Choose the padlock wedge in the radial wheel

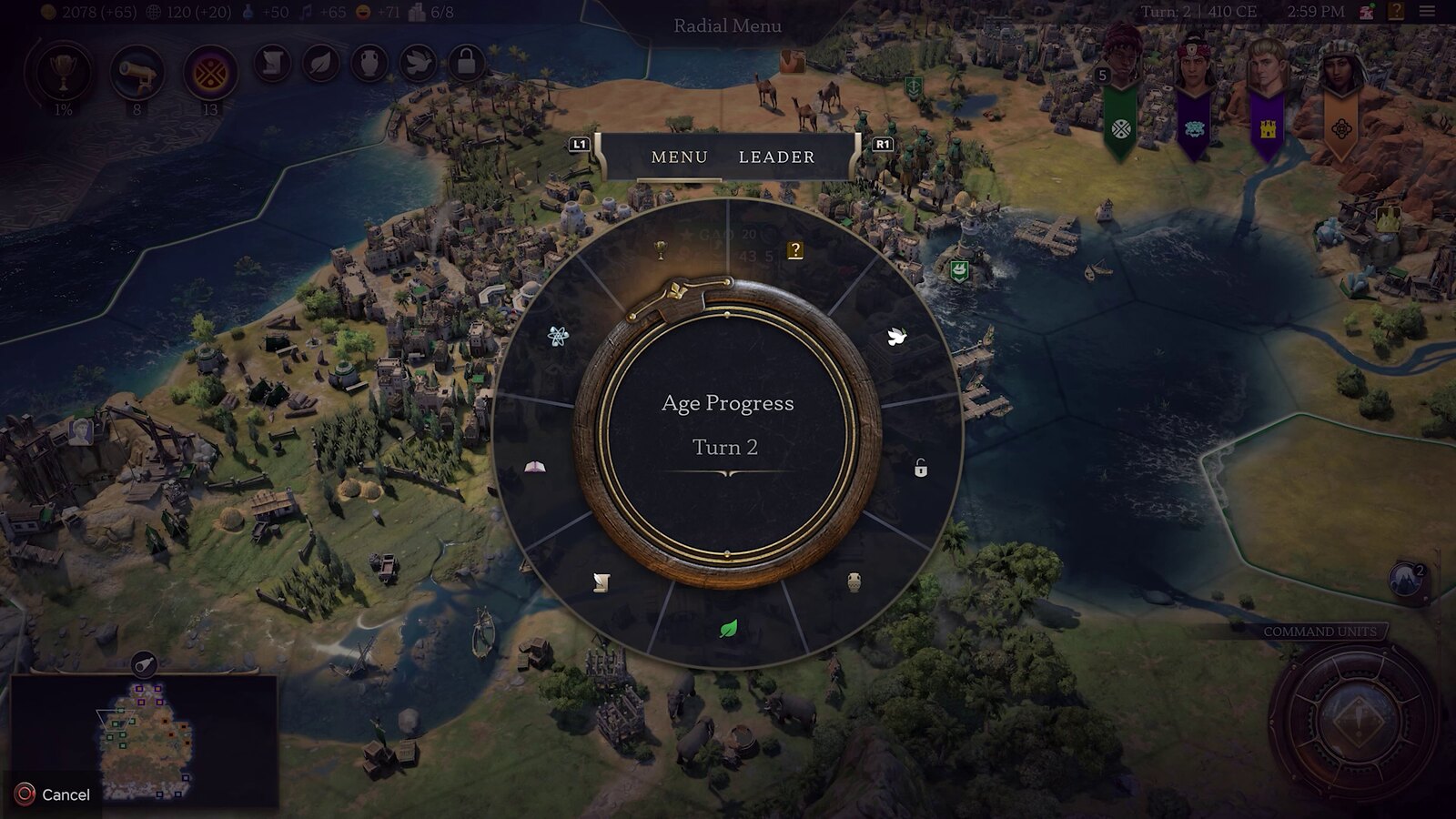tap(921, 469)
